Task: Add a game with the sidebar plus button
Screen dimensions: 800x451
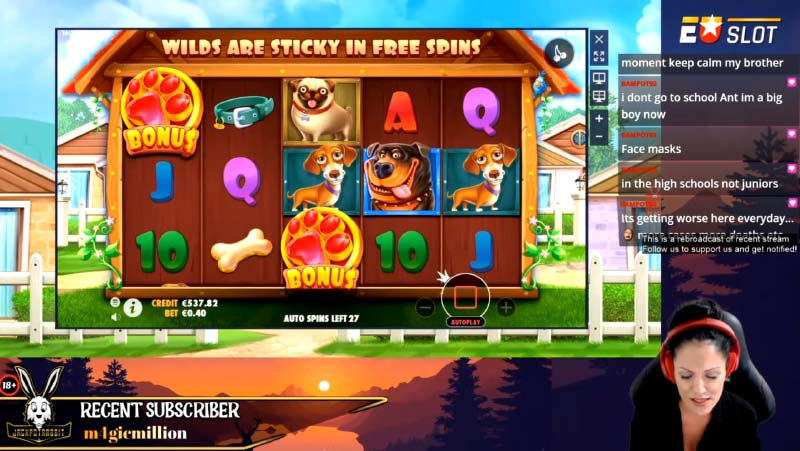Action: [x=599, y=117]
